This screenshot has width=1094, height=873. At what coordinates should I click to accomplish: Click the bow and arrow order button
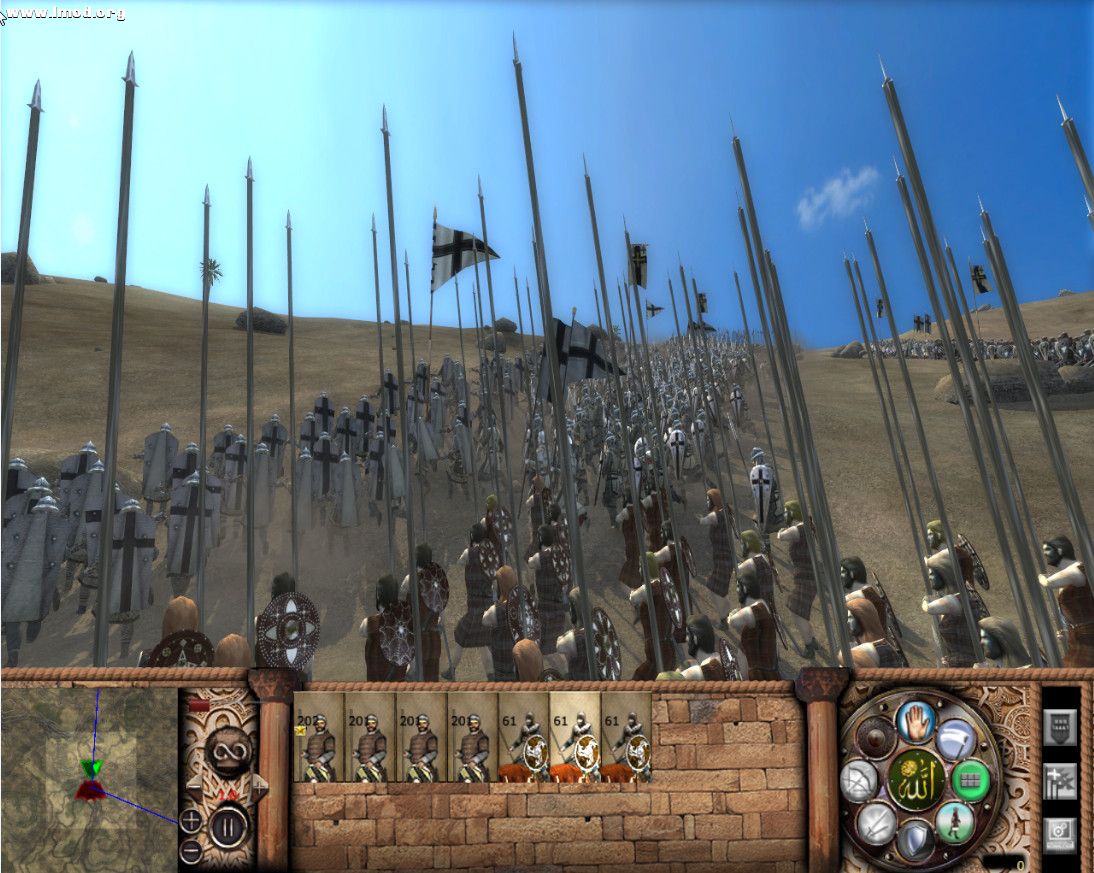859,780
